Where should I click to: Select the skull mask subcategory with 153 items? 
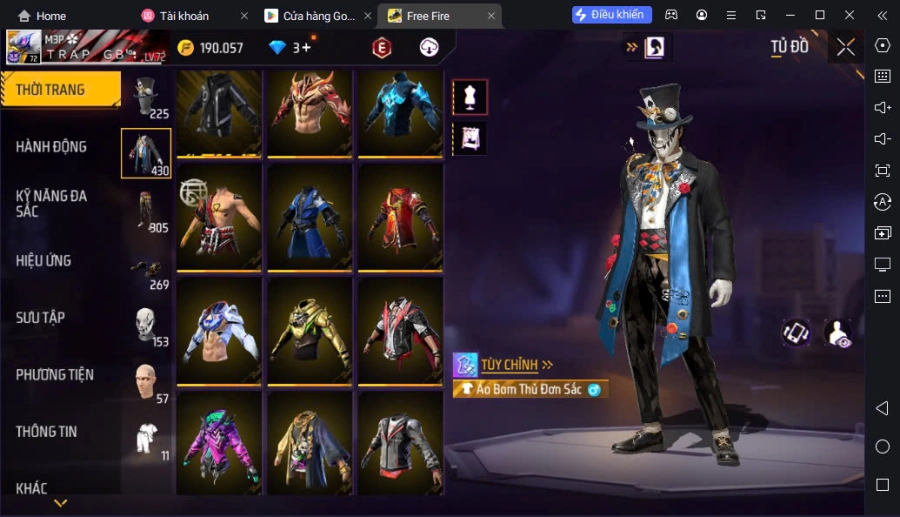click(146, 325)
